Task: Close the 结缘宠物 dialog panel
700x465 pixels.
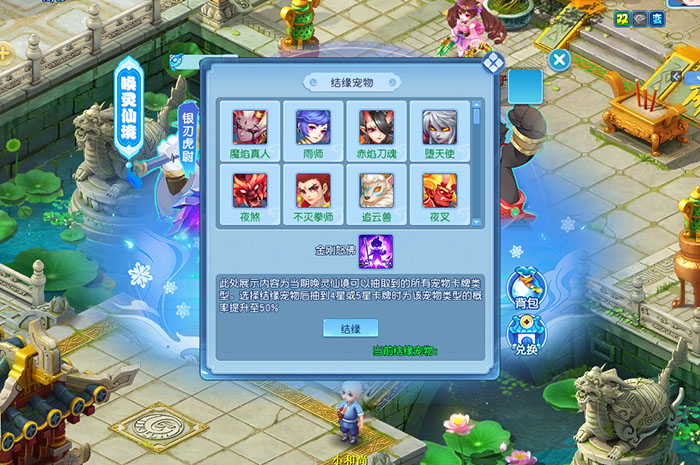Action: coord(493,63)
